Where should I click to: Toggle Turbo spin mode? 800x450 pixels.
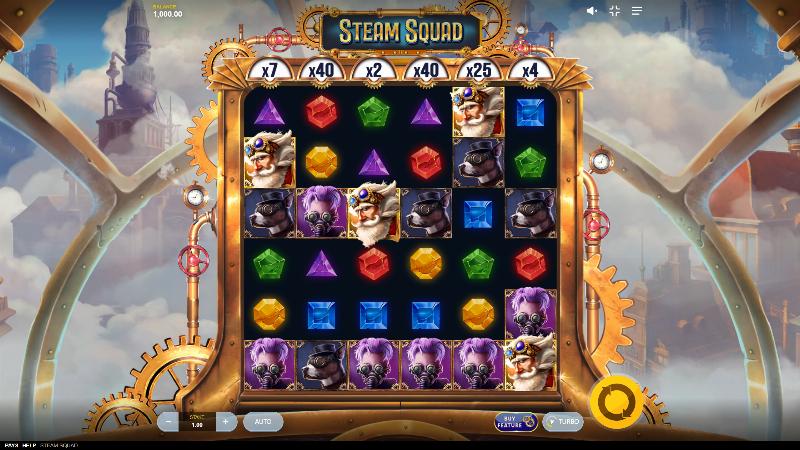pos(562,422)
